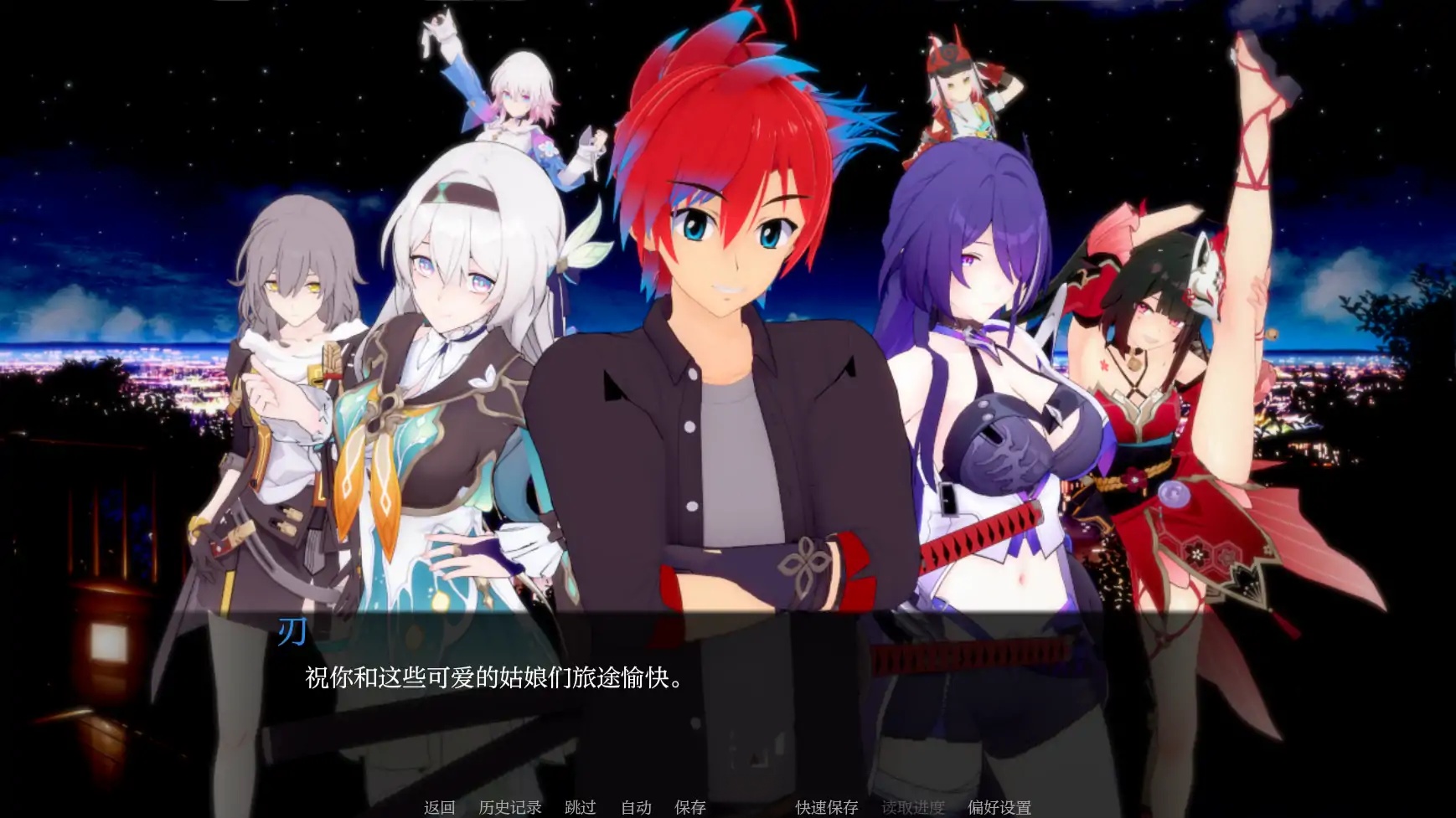This screenshot has height=818, width=1456.
Task: Open the 历史记录 dialogue history
Action: click(x=510, y=808)
